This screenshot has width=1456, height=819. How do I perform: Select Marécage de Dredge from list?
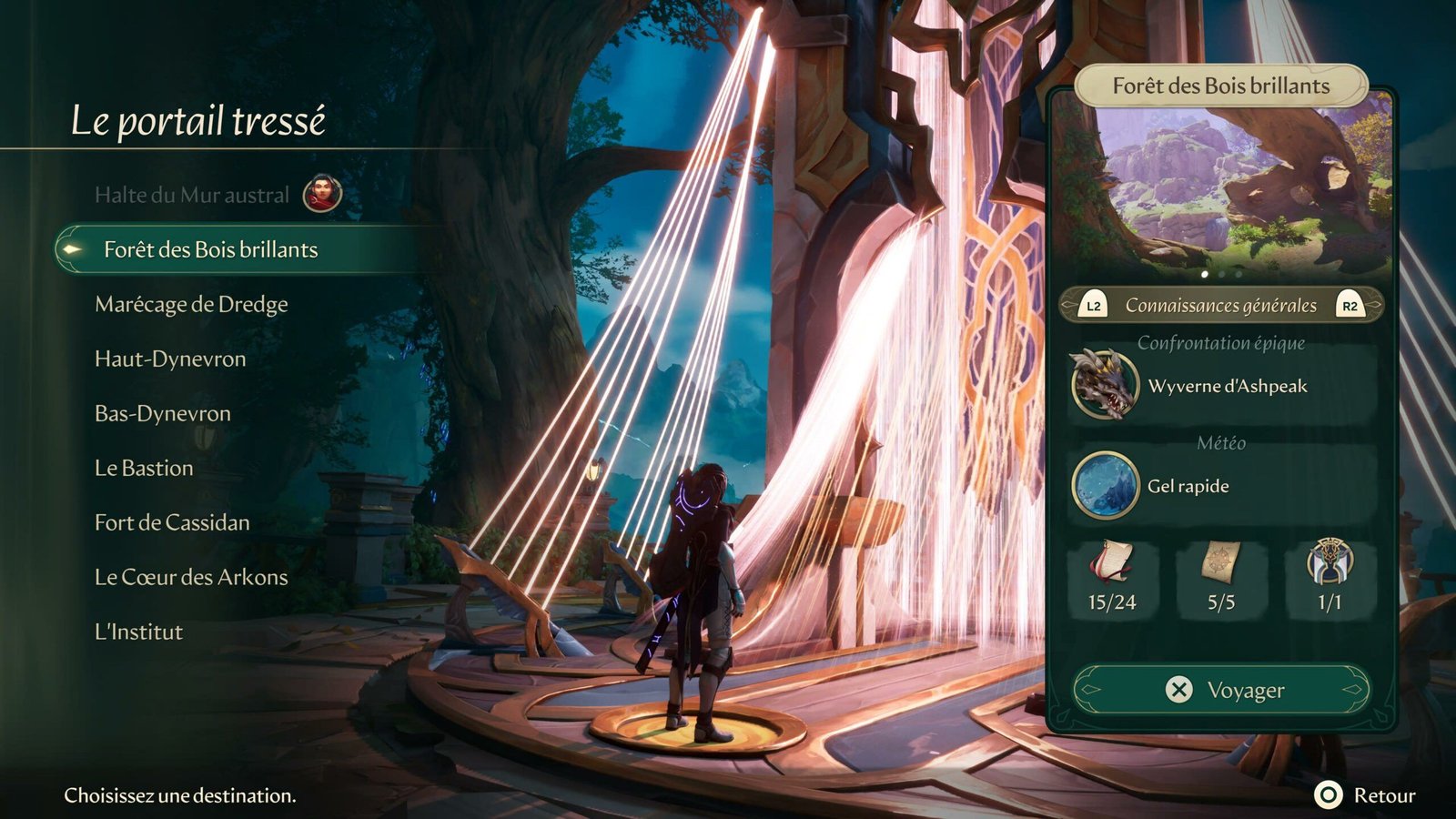(x=191, y=304)
